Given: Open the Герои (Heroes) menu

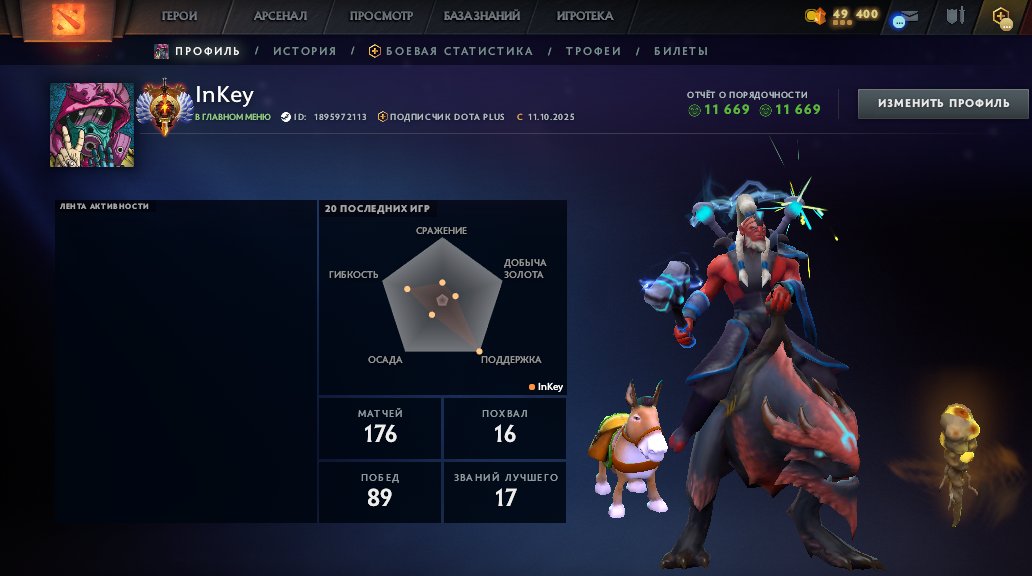Looking at the screenshot, I should click(180, 16).
